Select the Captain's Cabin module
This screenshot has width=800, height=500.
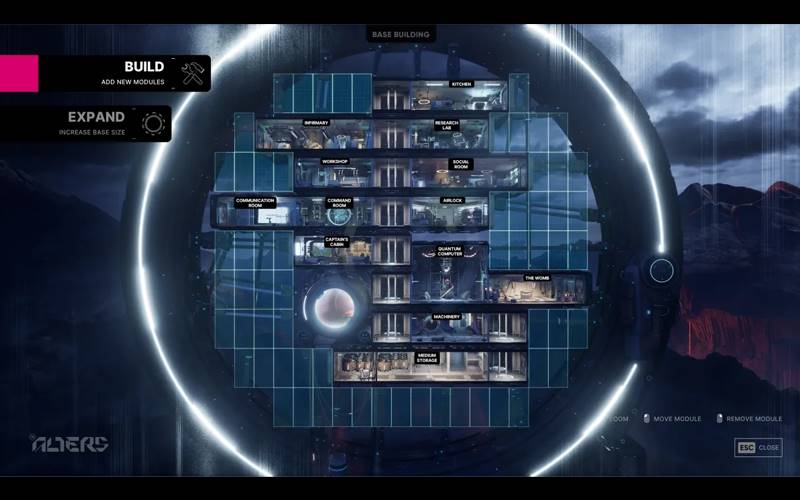coord(335,250)
